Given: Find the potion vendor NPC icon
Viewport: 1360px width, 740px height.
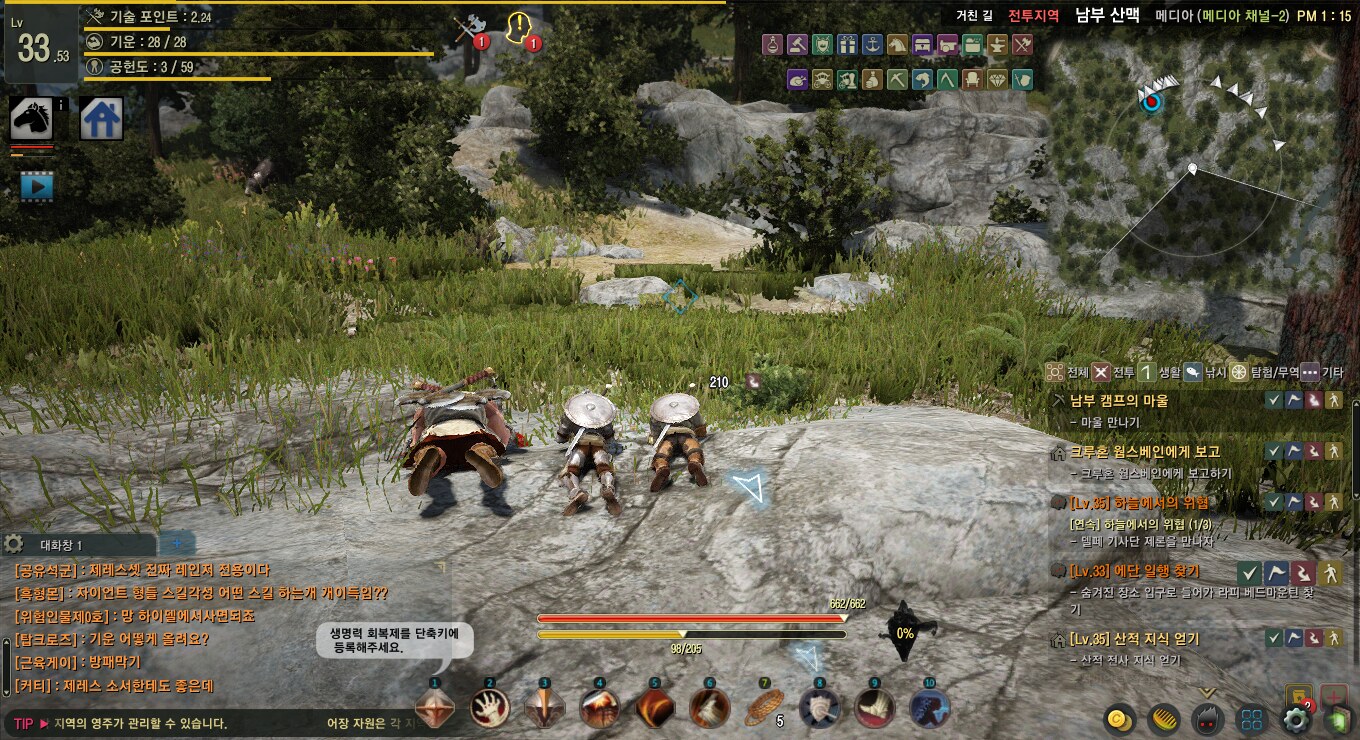Looking at the screenshot, I should (772, 44).
